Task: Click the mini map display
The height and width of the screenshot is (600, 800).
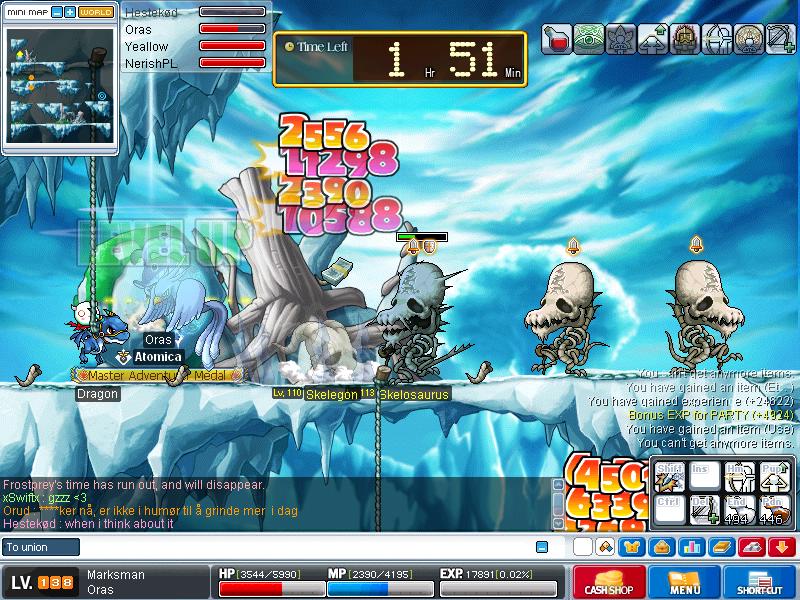Action: click(x=59, y=84)
